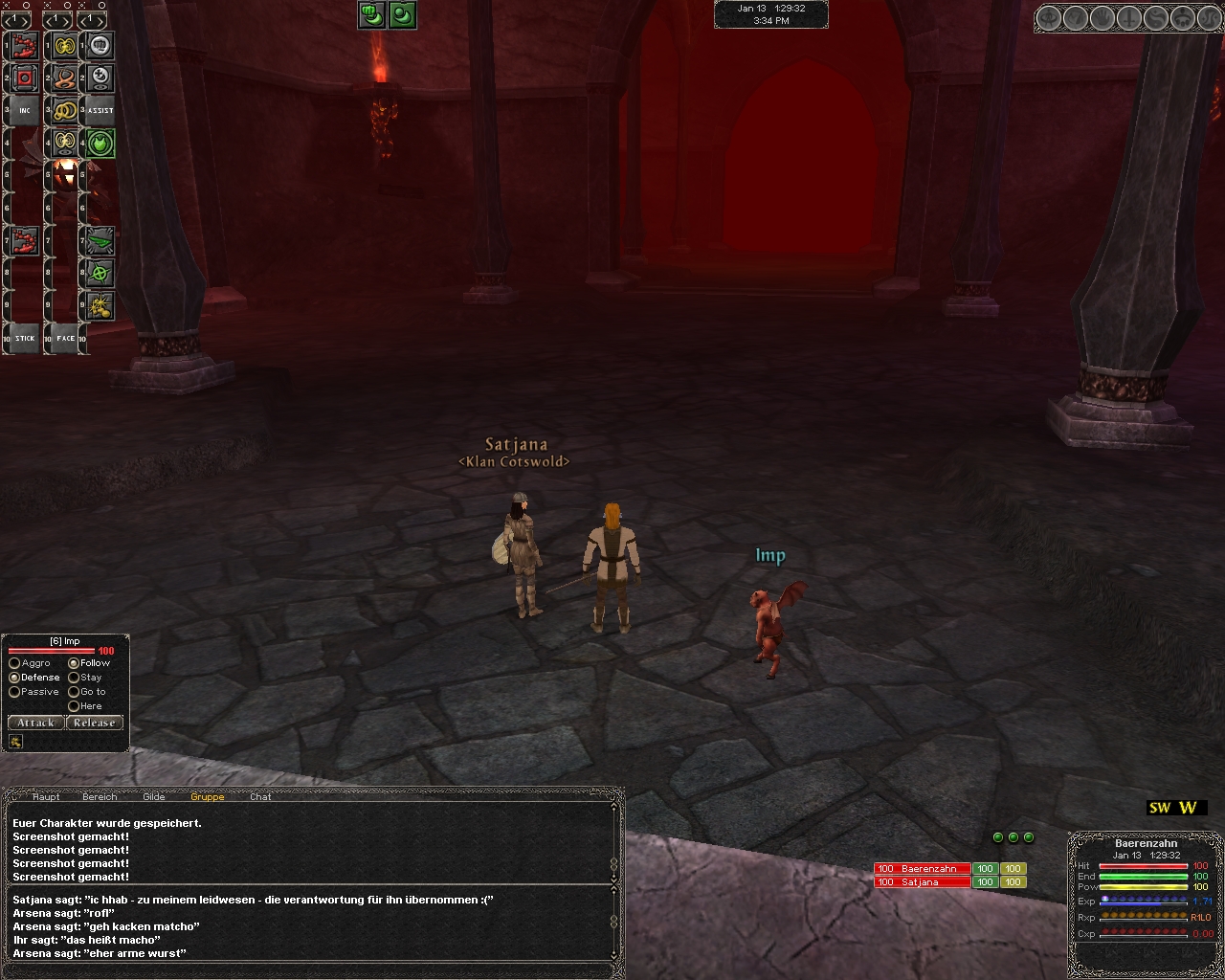Order the Imp to Attack
The height and width of the screenshot is (980, 1225).
coord(35,723)
